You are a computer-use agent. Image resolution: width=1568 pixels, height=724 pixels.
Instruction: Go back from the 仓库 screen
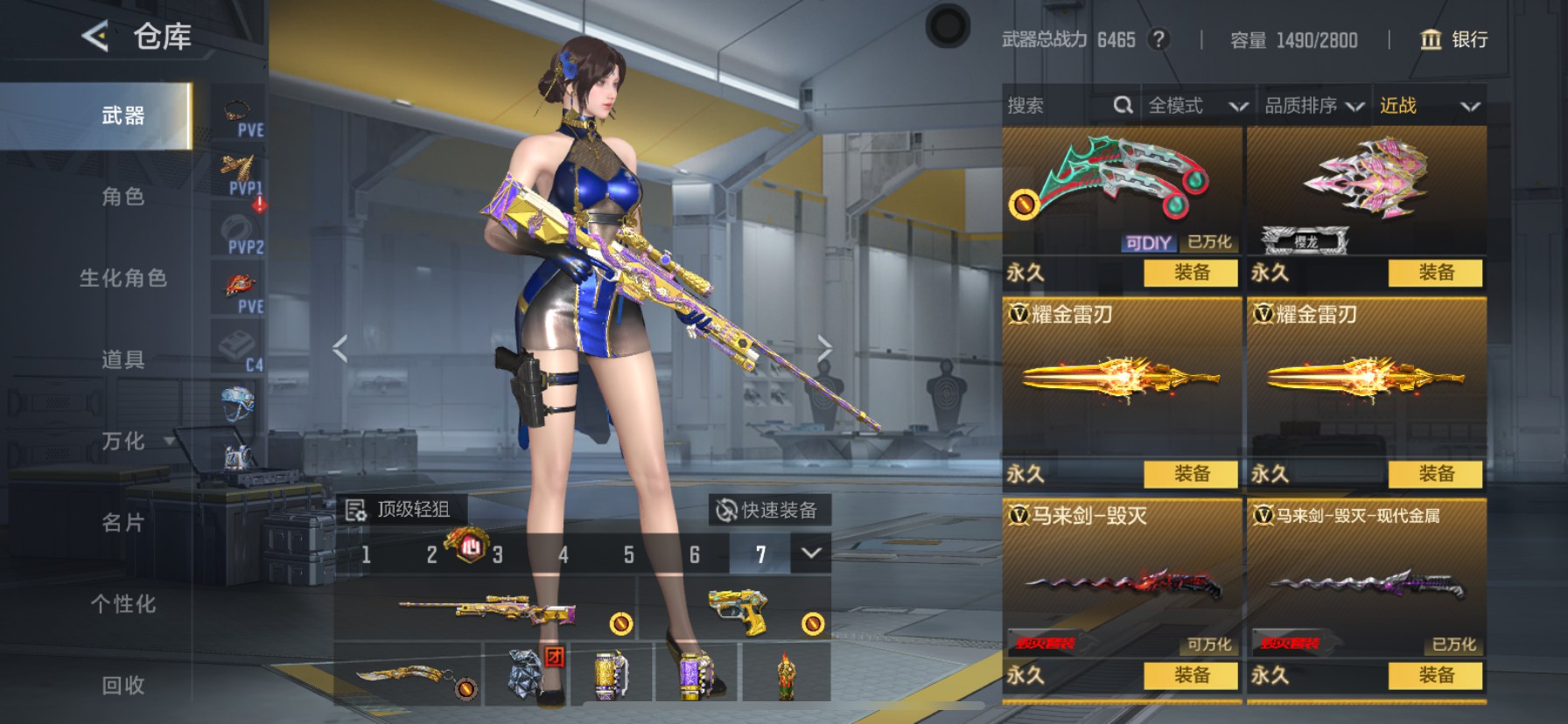pos(94,37)
